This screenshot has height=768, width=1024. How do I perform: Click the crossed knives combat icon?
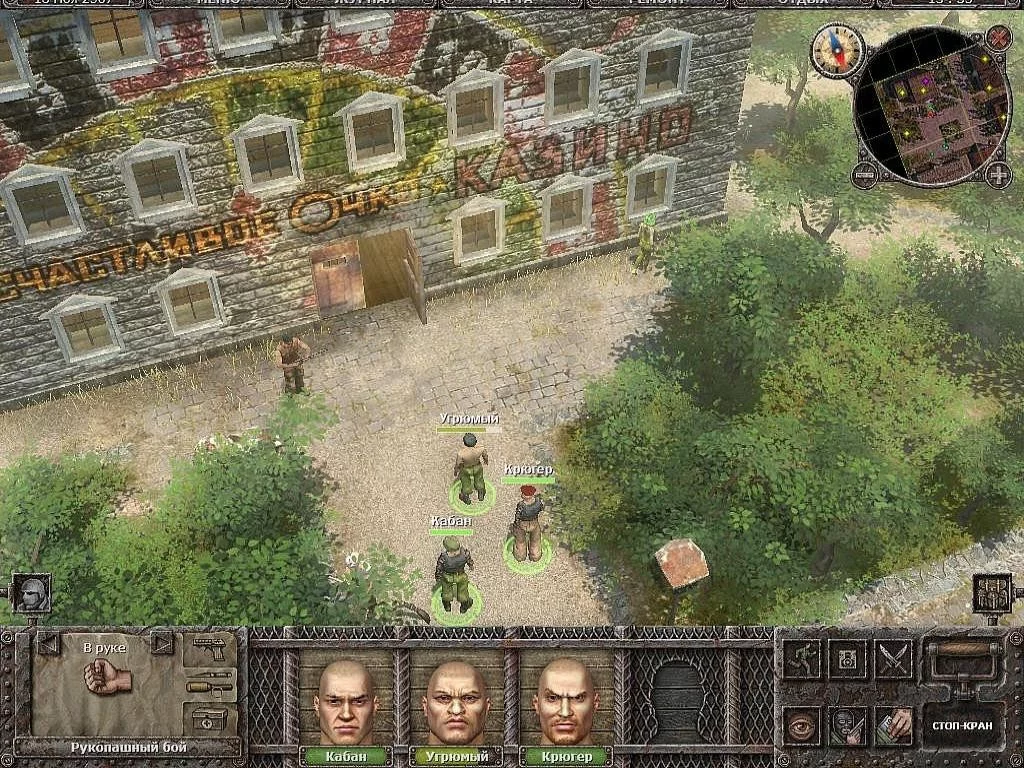click(x=894, y=659)
